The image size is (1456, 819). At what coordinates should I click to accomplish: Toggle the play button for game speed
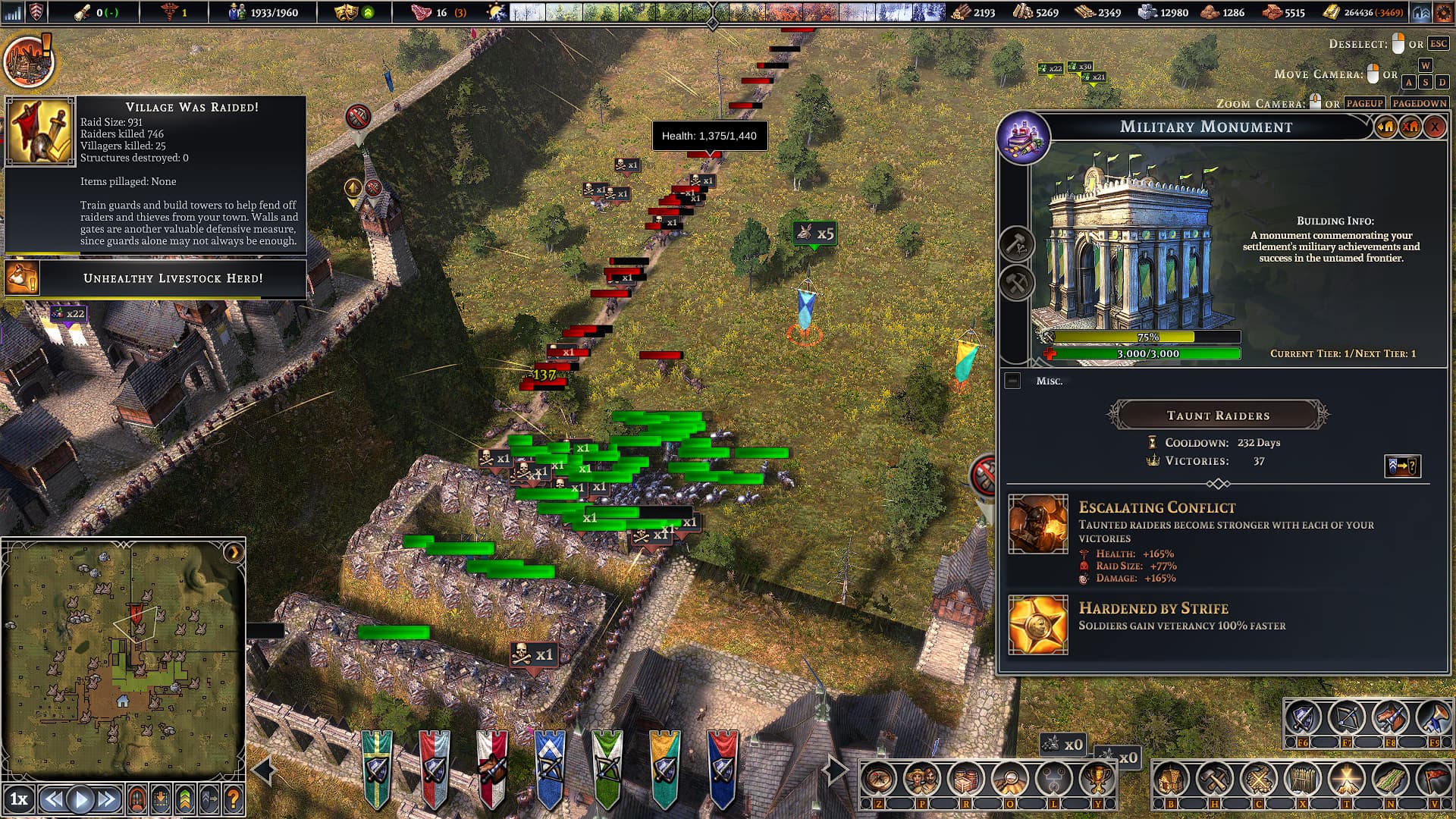80,799
